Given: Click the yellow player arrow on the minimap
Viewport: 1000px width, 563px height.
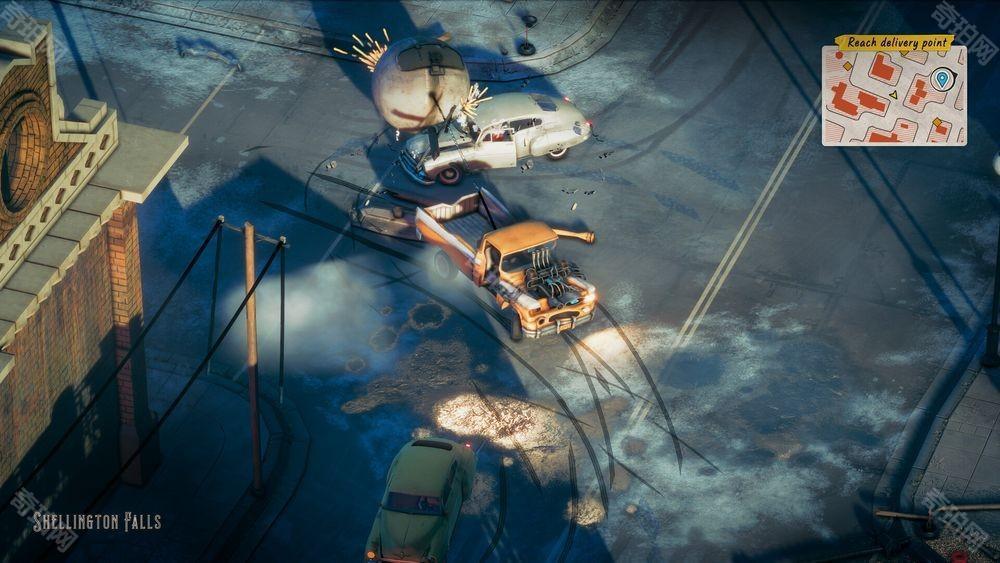Looking at the screenshot, I should pyautogui.click(x=894, y=95).
